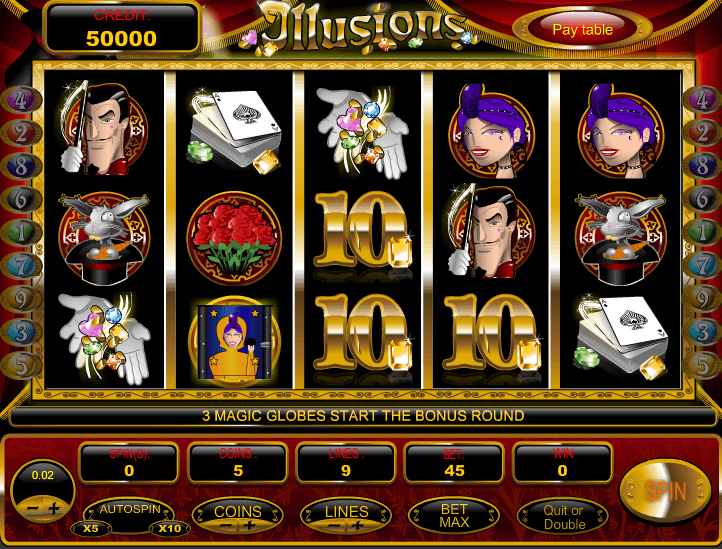Select the X5 autospin option

pos(91,528)
